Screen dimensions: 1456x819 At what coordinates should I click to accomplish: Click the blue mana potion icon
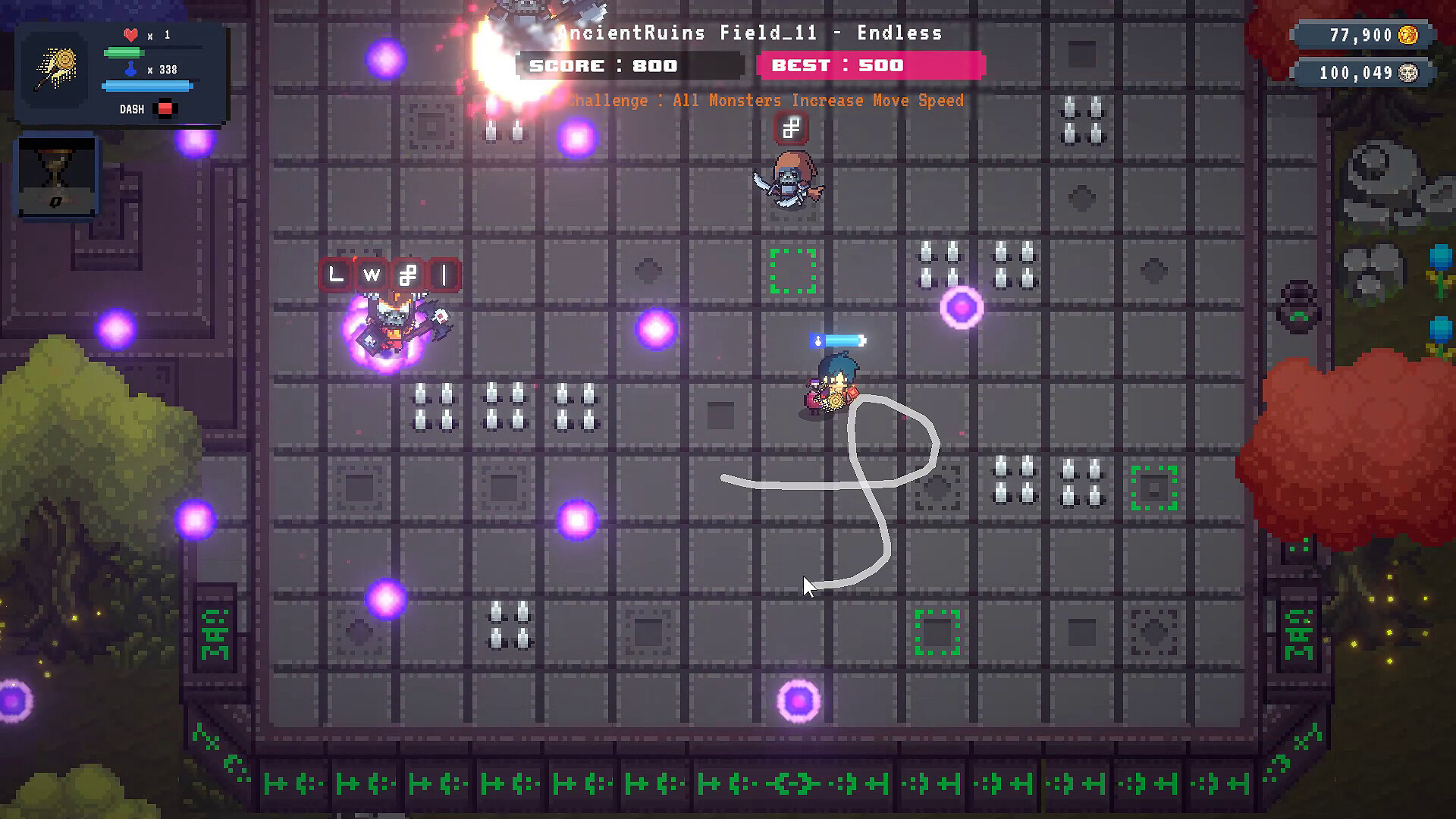130,68
